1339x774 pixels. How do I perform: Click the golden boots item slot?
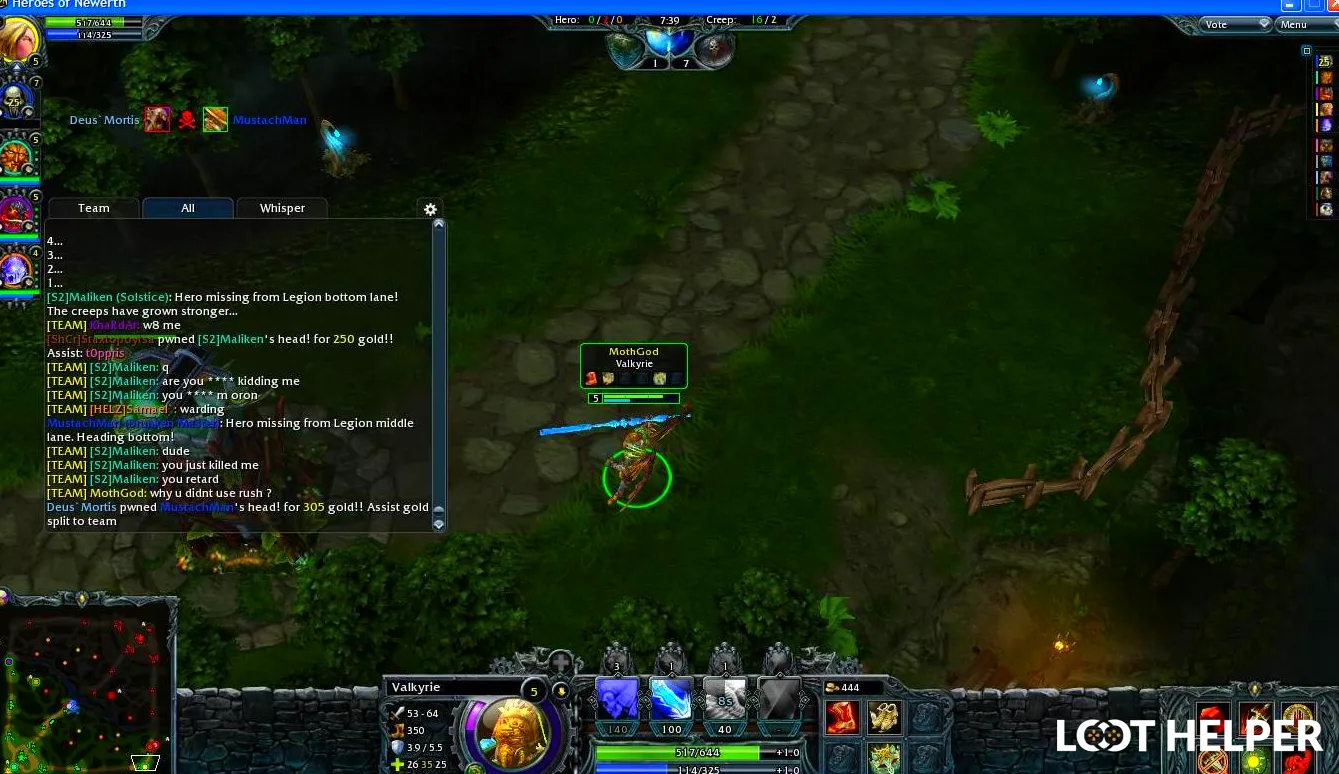(x=885, y=717)
